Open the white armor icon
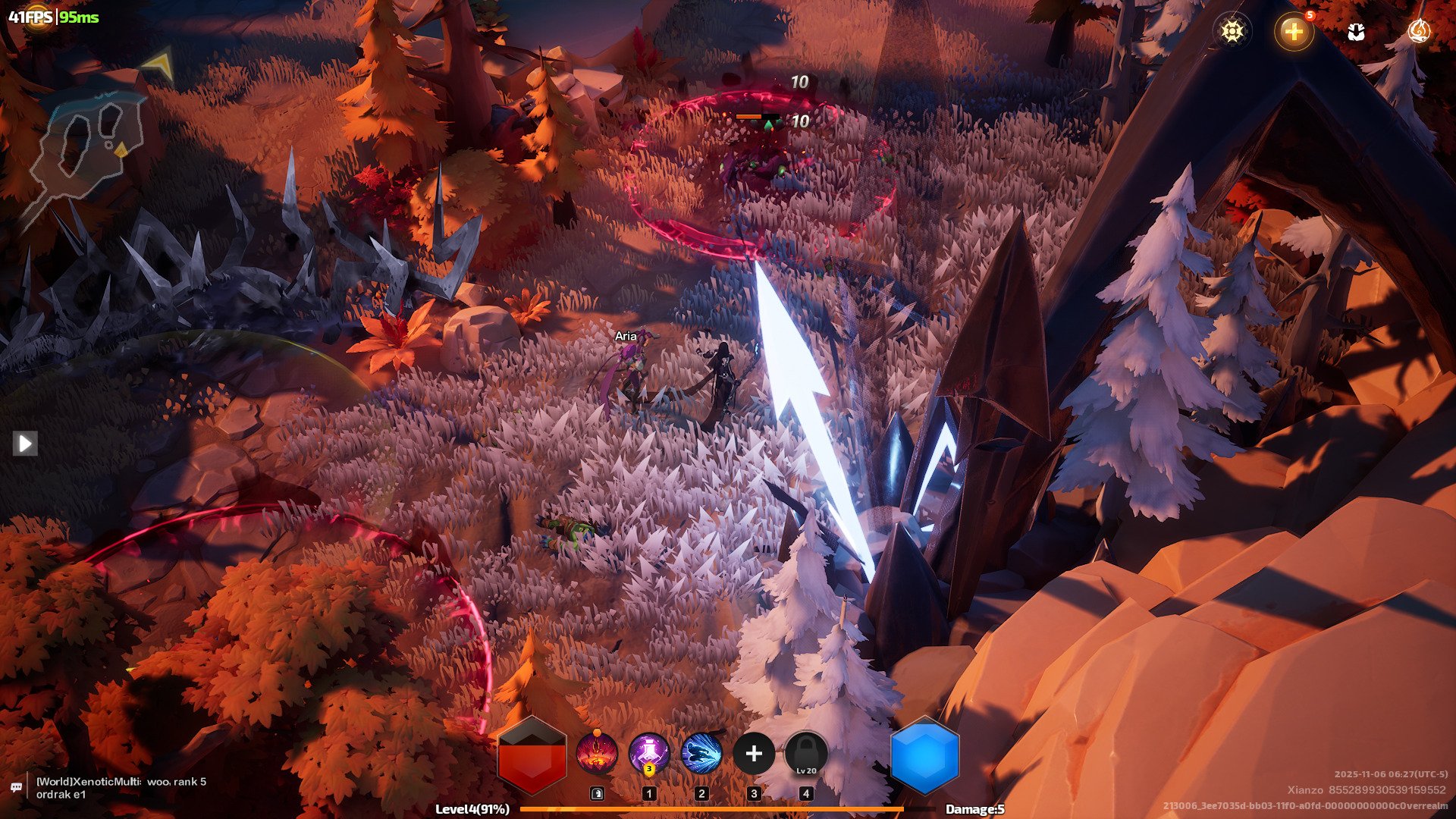 click(x=1356, y=32)
